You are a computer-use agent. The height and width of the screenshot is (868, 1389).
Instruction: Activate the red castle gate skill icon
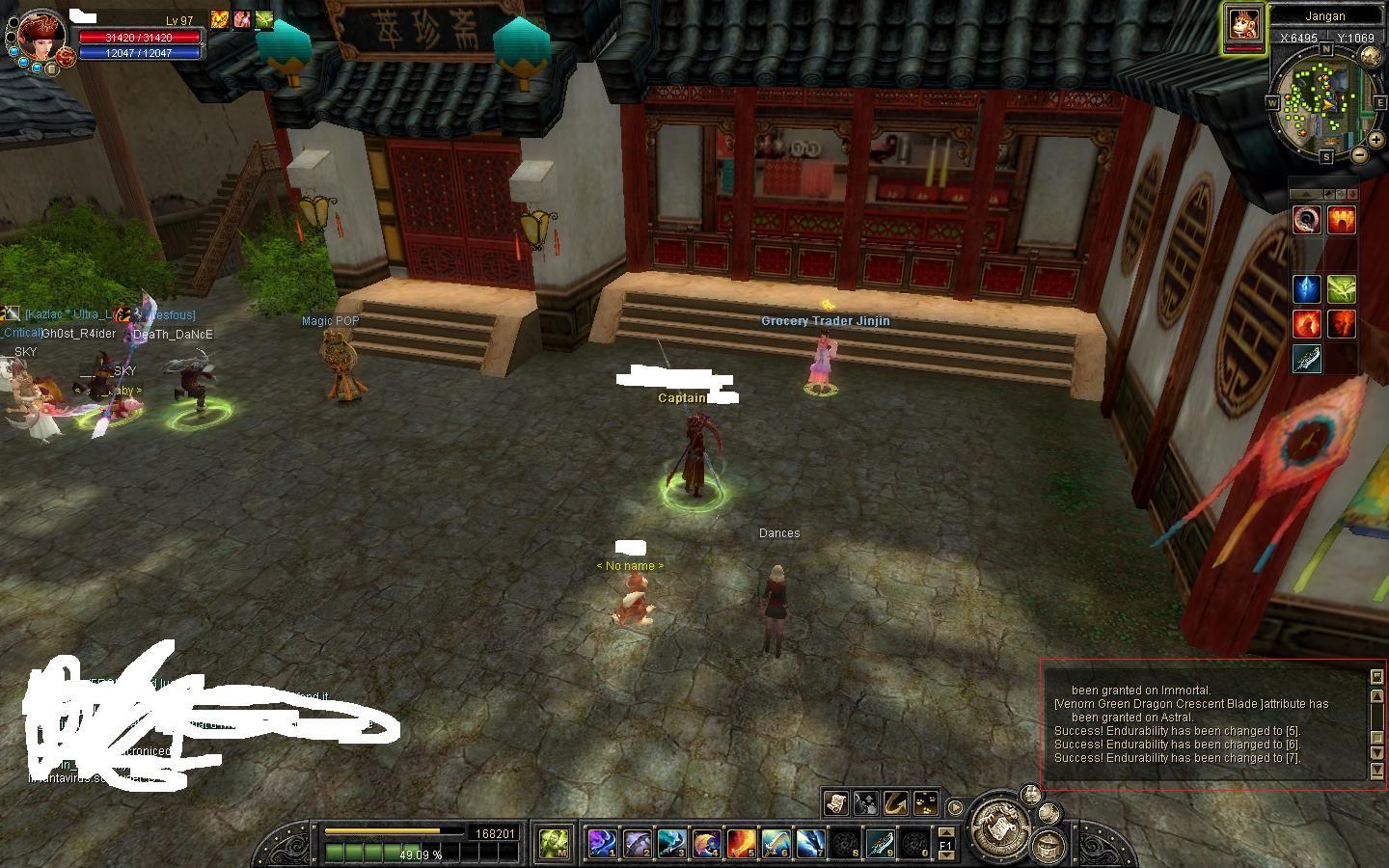click(x=1342, y=221)
